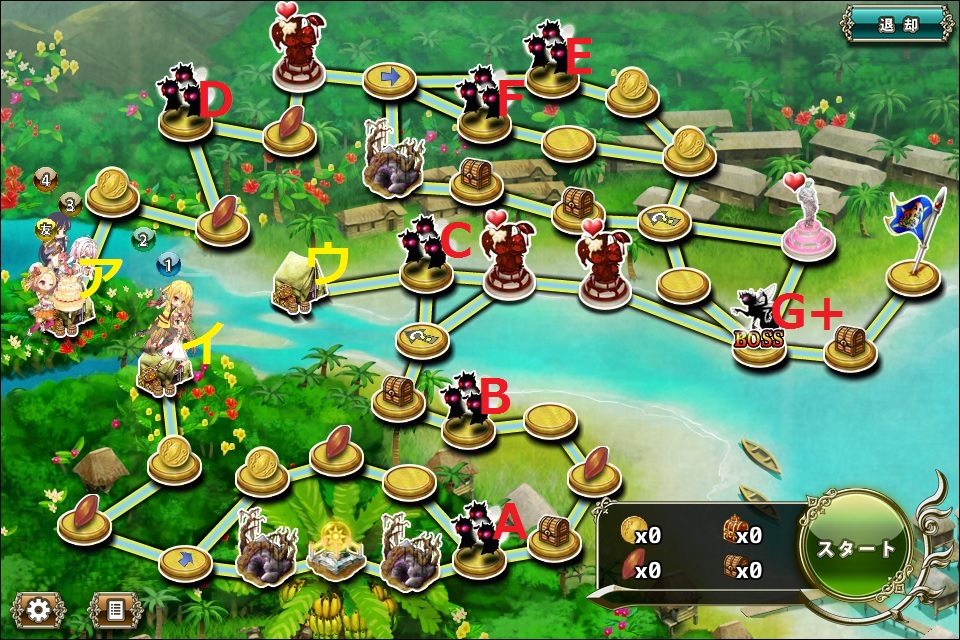This screenshot has height=640, width=960.
Task: Open the gear settings menu
Action: [x=39, y=609]
